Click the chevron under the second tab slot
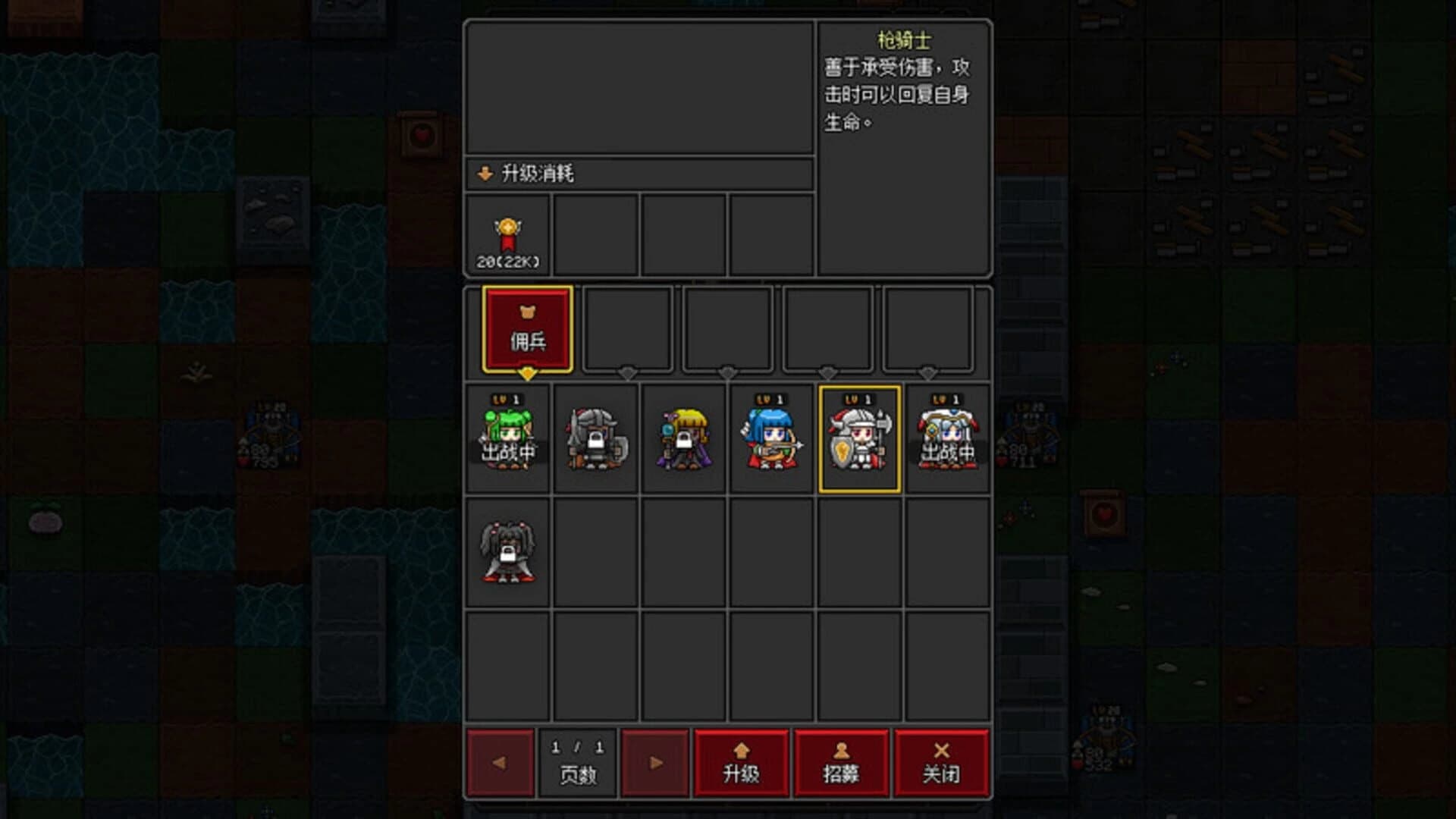The image size is (1456, 819). point(626,373)
